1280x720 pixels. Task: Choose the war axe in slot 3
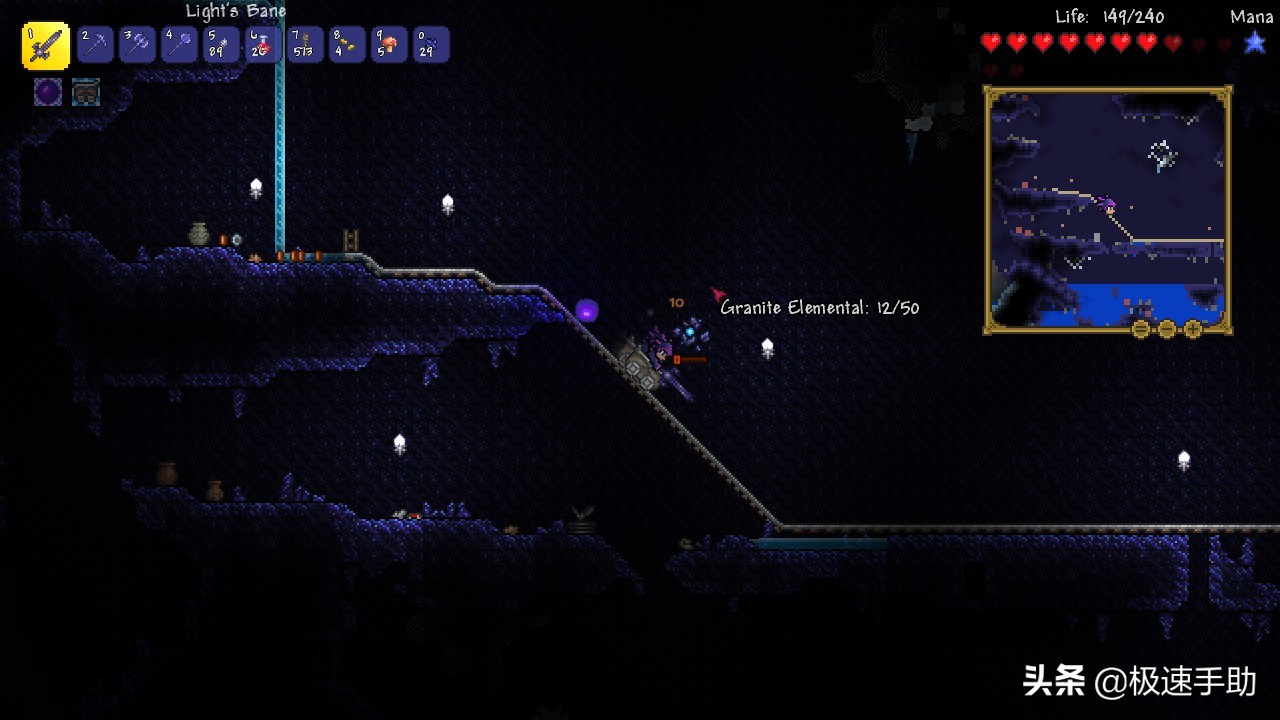click(137, 44)
